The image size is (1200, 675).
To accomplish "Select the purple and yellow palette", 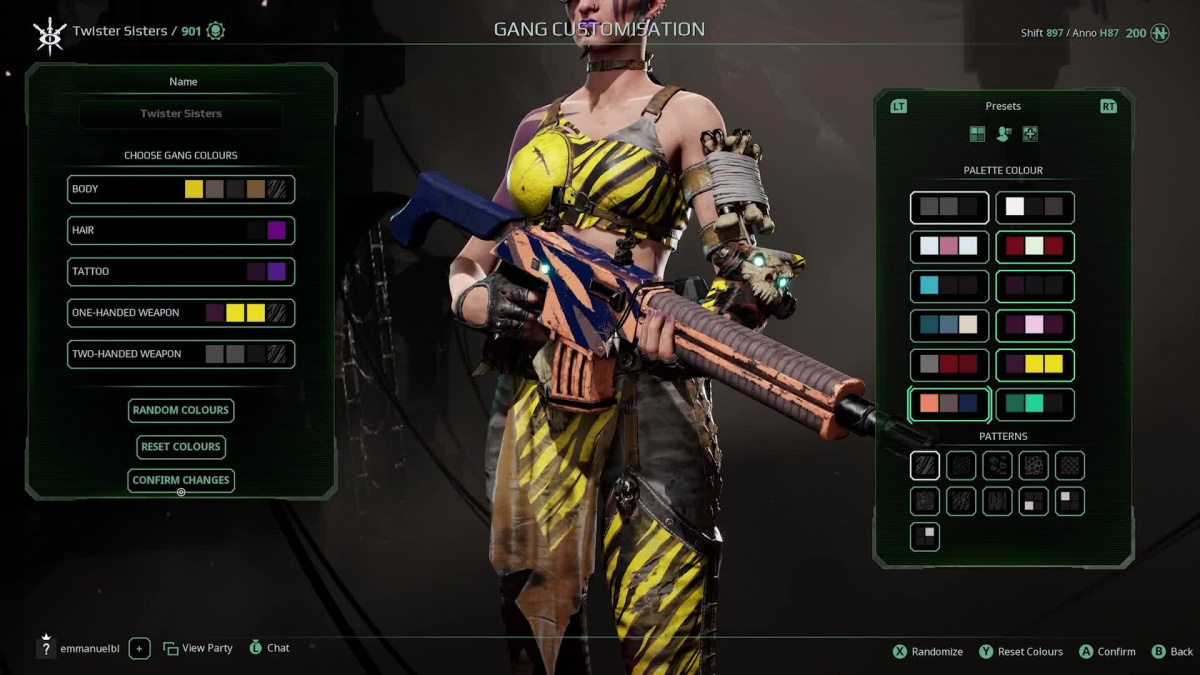I will 1035,365.
